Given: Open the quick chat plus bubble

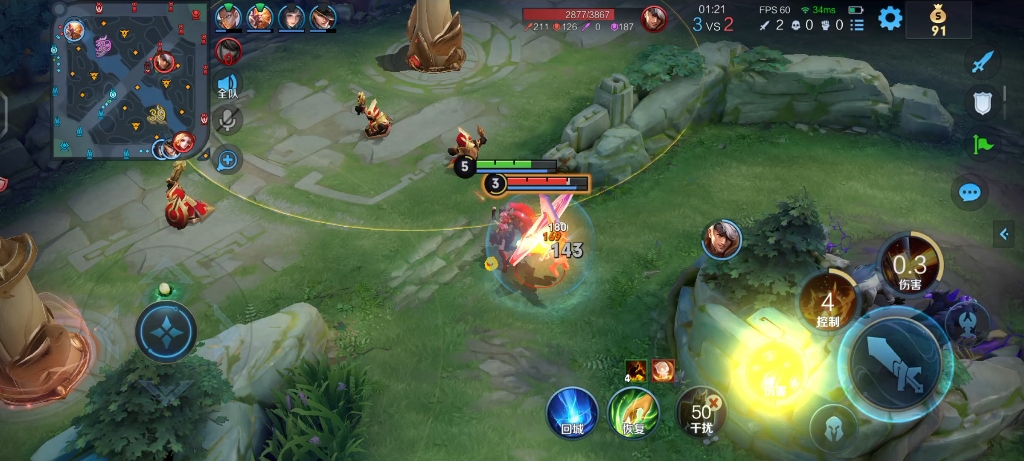Looking at the screenshot, I should (x=227, y=158).
